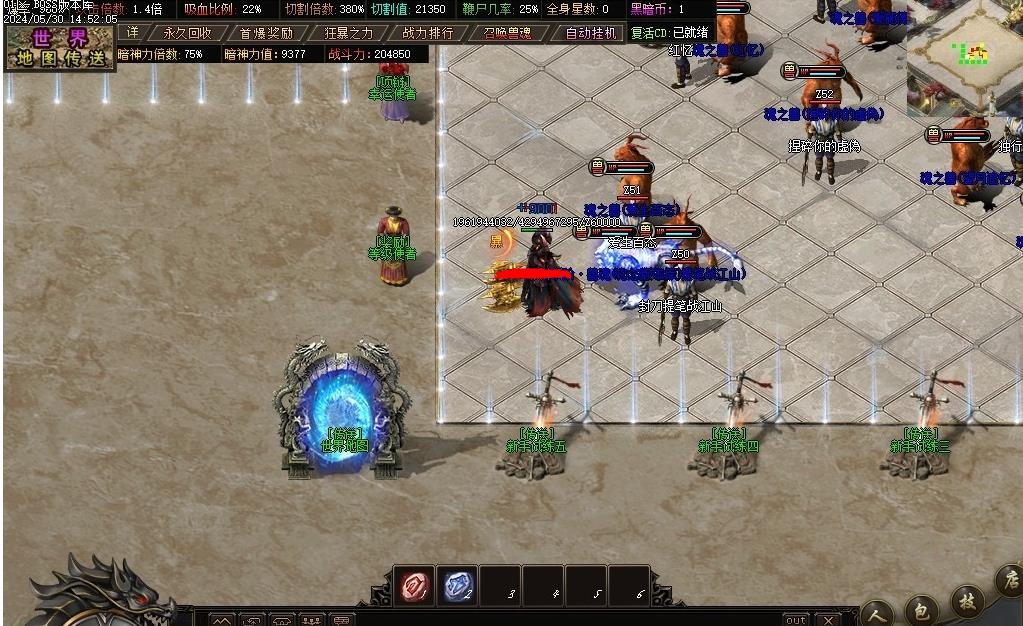Screen dimensions: 1023x626
Task: Open the 世界地图传送 world map teleport
Action: pyautogui.click(x=60, y=48)
